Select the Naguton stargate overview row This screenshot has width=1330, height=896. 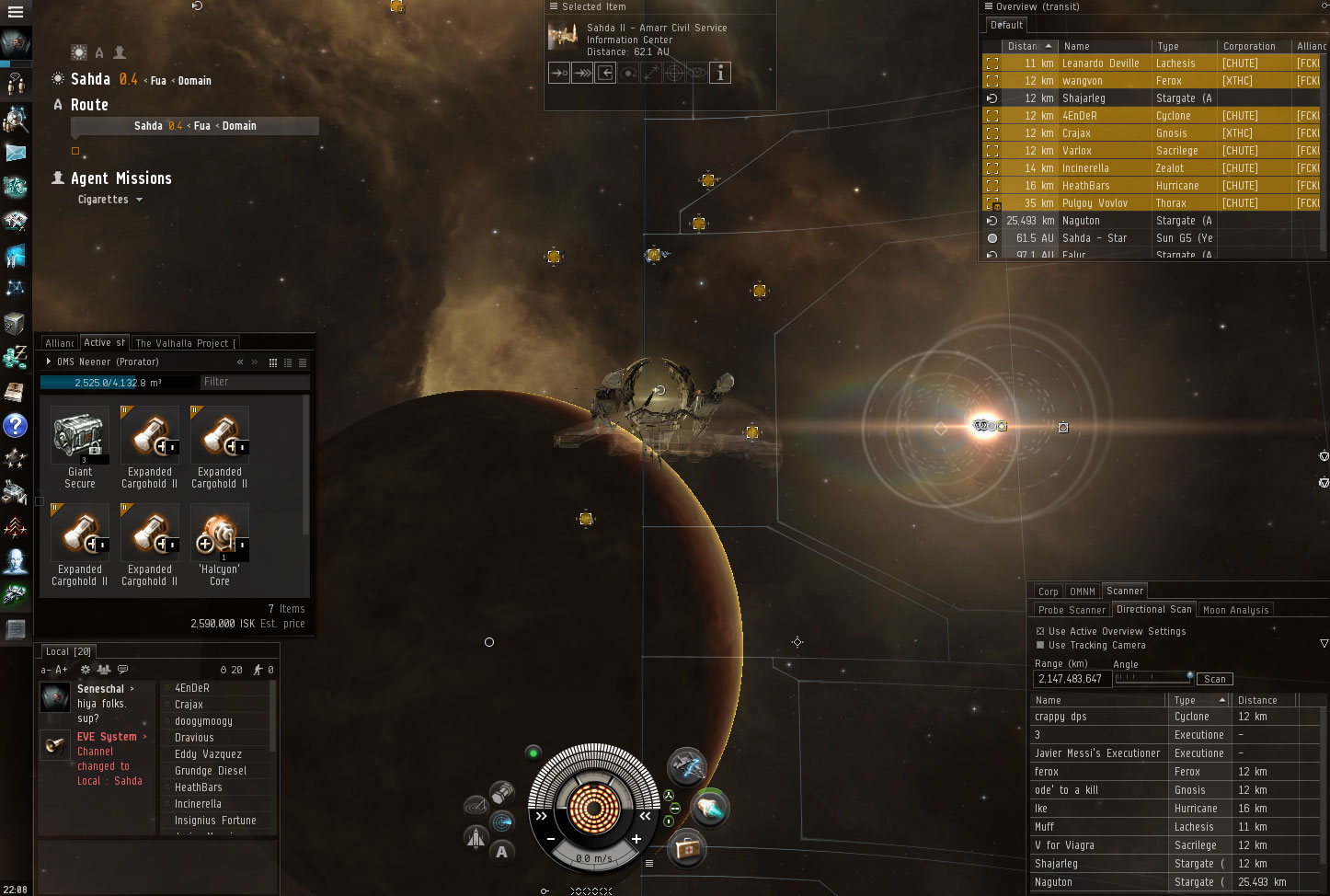(1081, 221)
